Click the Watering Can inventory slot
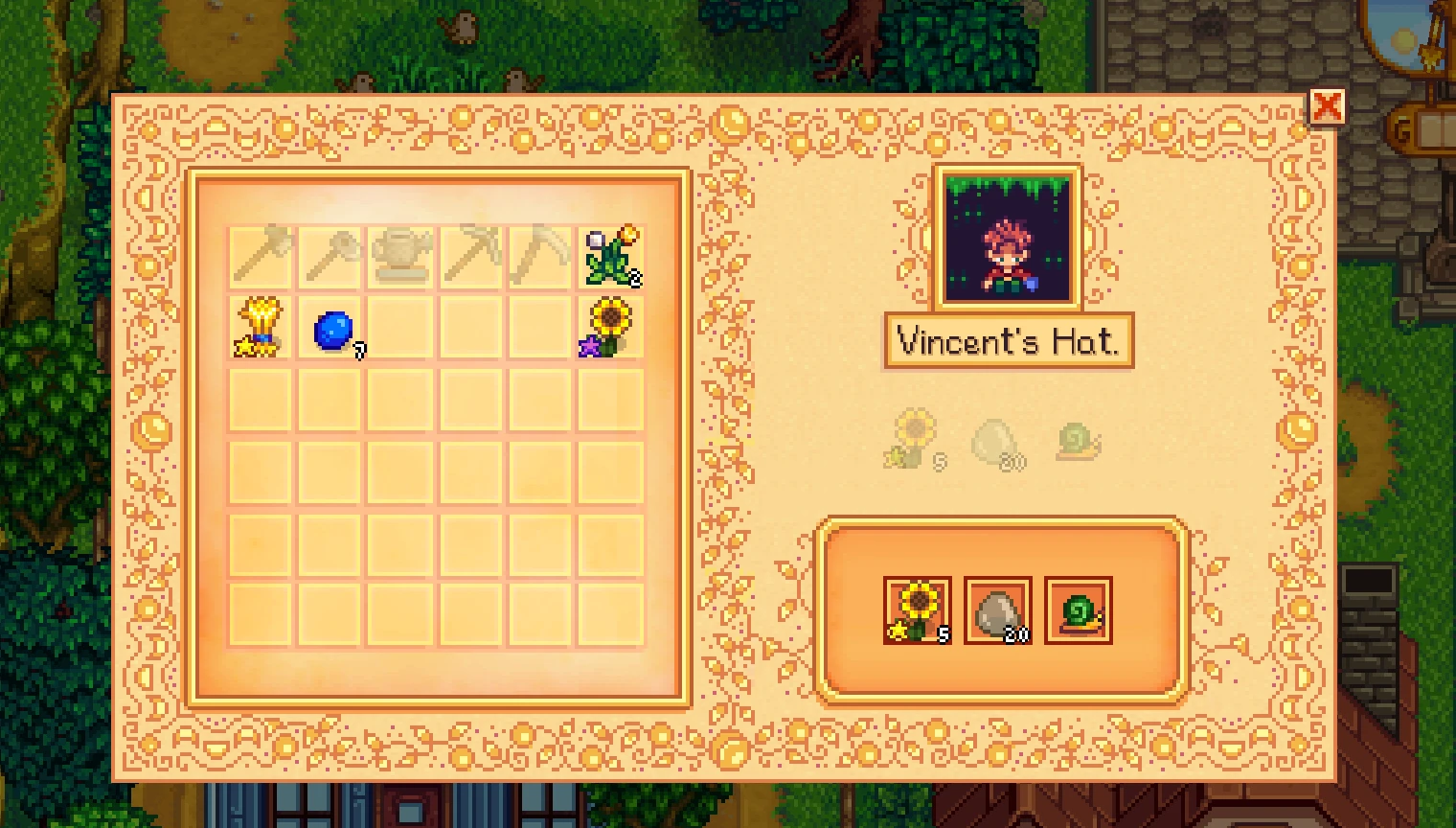The image size is (1456, 828). pyautogui.click(x=400, y=255)
